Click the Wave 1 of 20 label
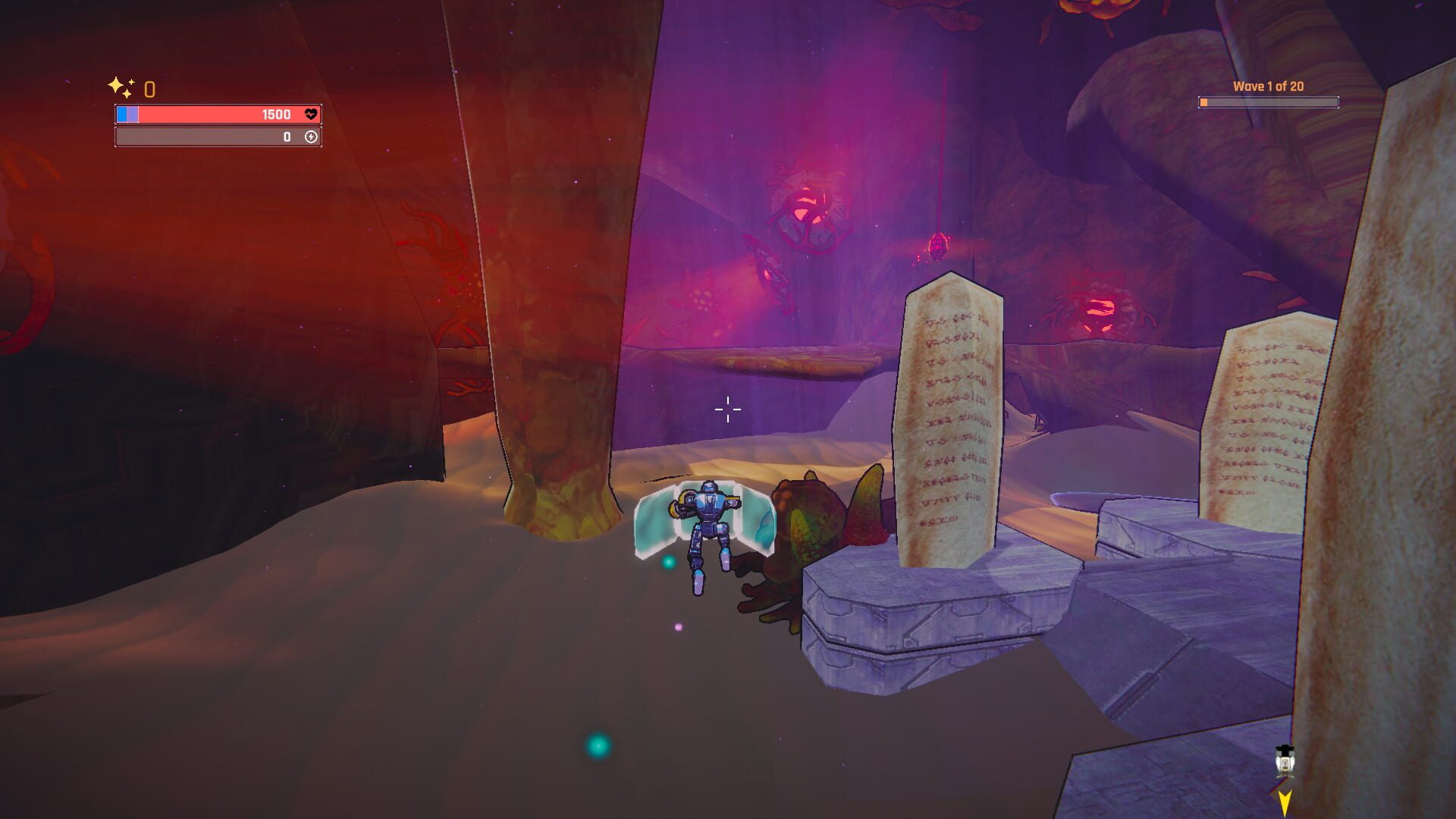The height and width of the screenshot is (819, 1456). [1266, 86]
